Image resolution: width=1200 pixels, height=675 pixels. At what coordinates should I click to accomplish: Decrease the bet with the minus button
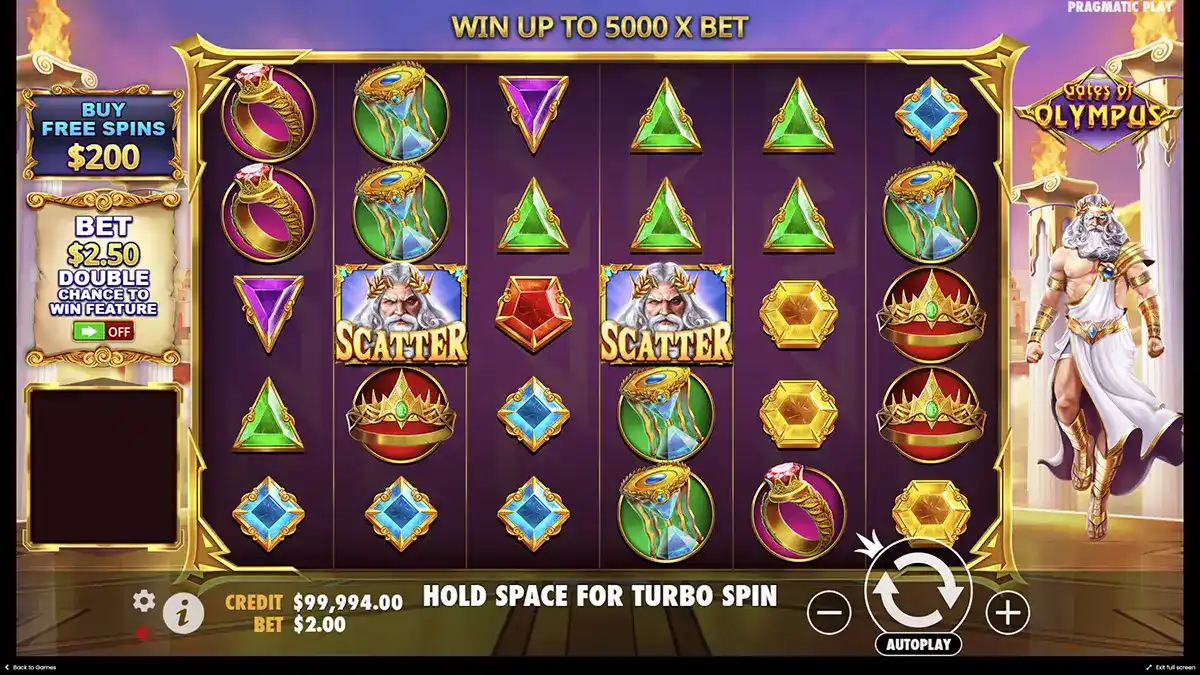[828, 611]
